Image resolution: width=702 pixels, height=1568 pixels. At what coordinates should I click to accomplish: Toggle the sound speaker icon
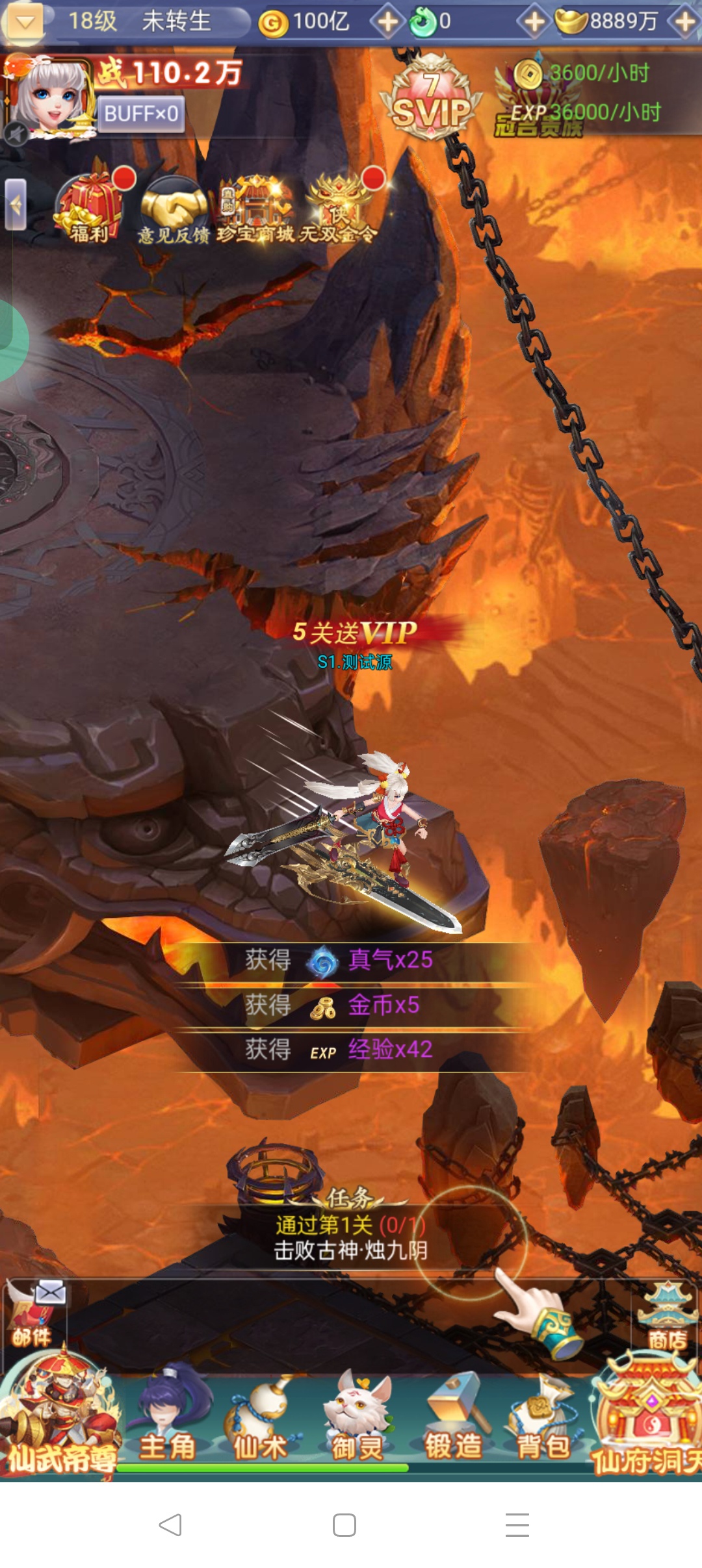[16, 134]
